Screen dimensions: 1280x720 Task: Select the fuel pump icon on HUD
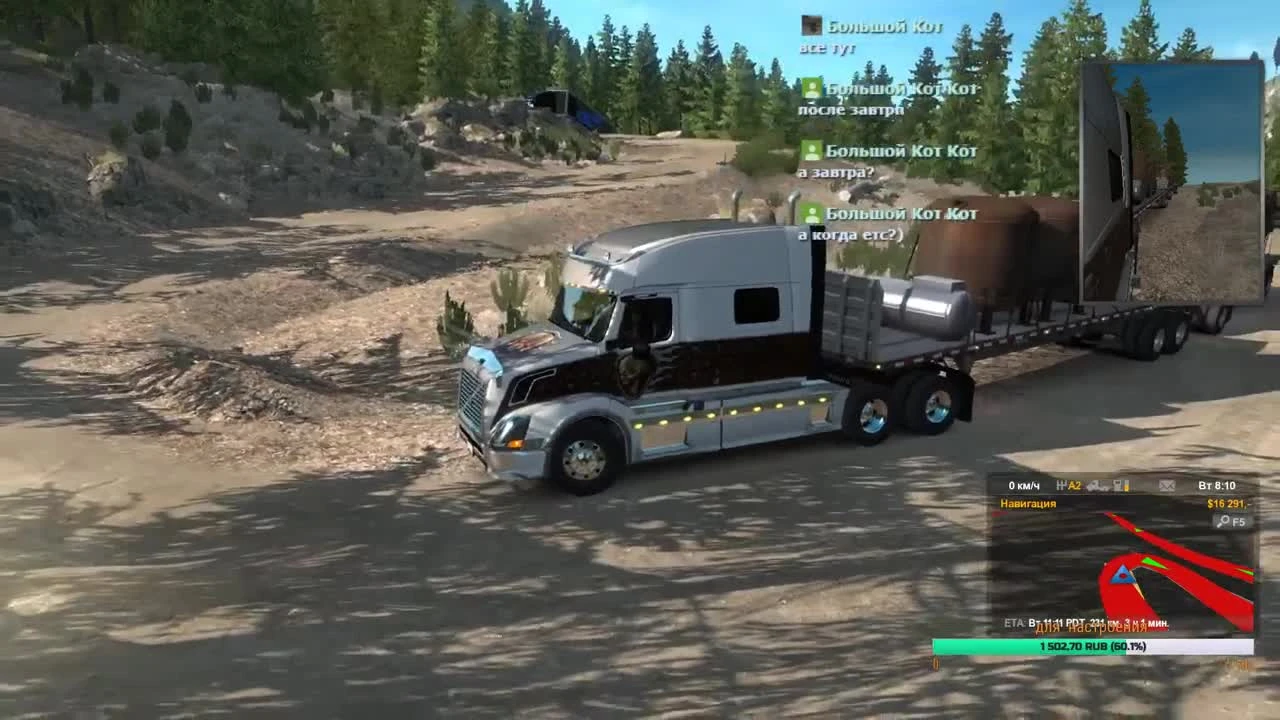(x=1120, y=484)
